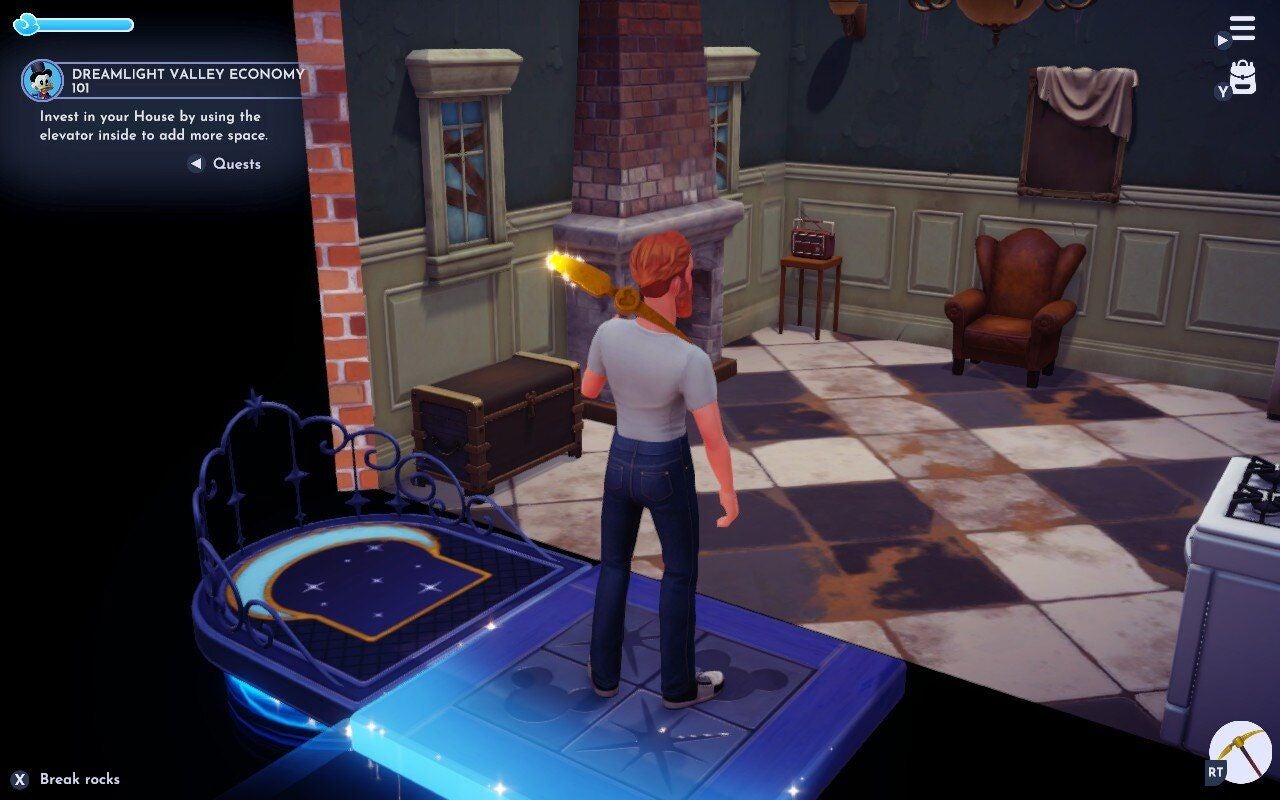Expand the Quests back chevron
Viewport: 1280px width, 800px height.
(196, 164)
